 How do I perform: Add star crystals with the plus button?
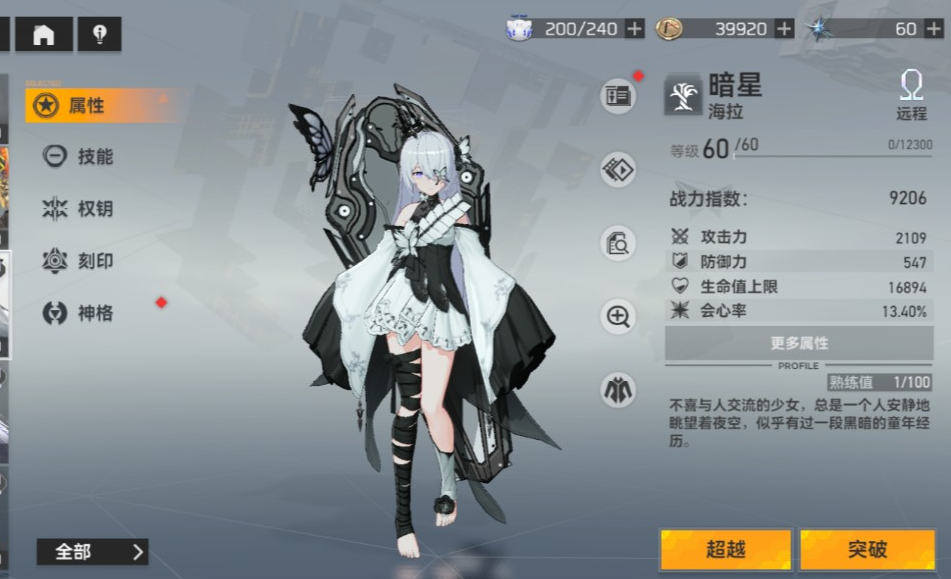click(x=934, y=29)
